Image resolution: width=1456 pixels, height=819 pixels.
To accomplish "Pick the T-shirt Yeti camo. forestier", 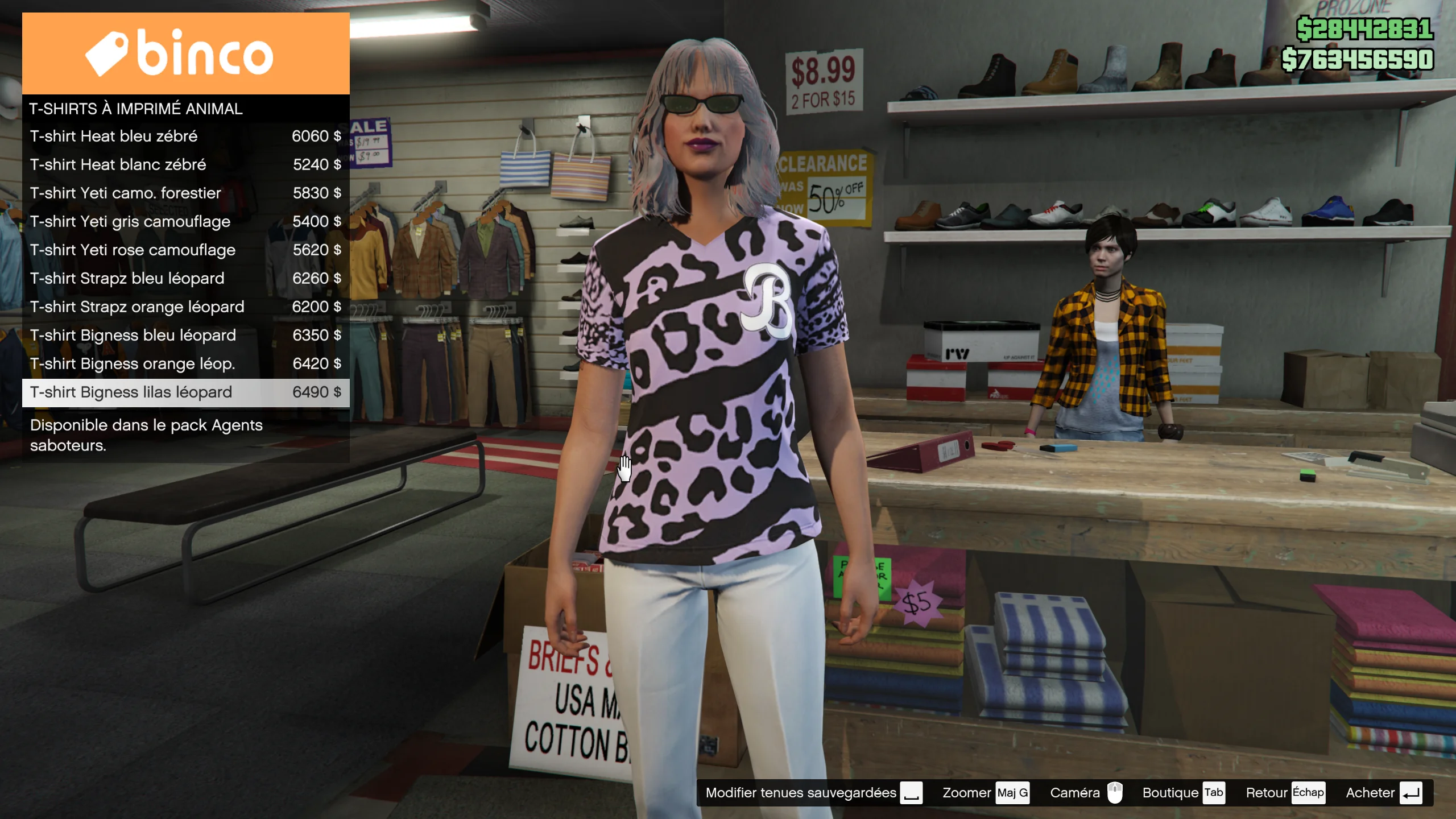I will pos(185,193).
